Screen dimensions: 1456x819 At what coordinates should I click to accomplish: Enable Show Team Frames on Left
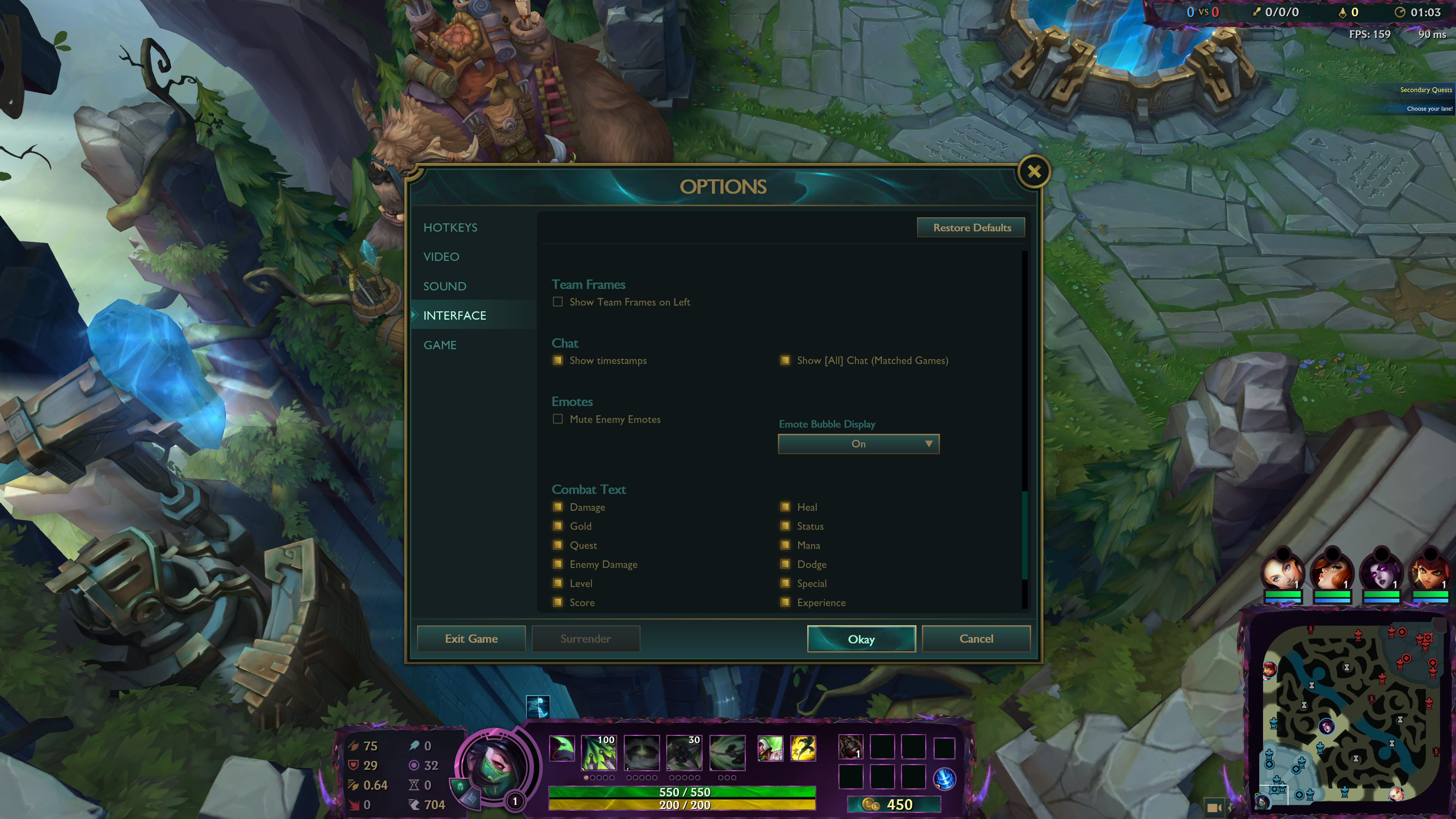coord(558,302)
